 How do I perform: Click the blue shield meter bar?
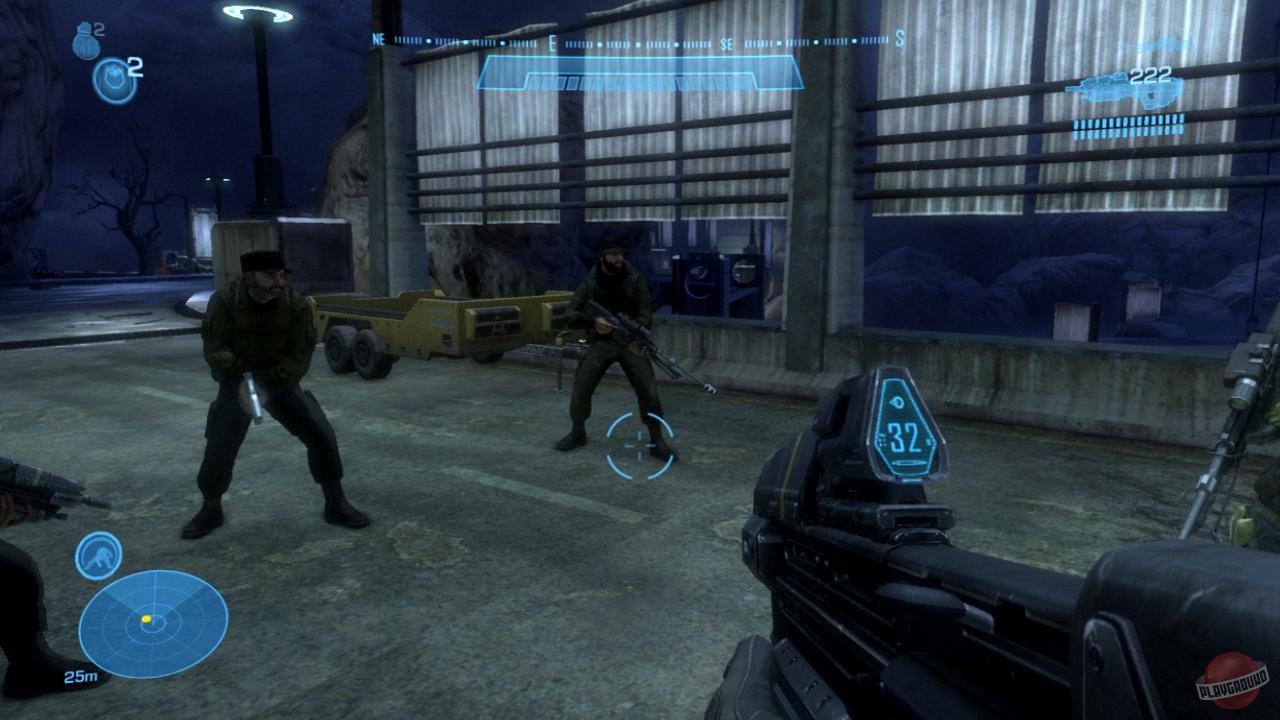tap(640, 70)
